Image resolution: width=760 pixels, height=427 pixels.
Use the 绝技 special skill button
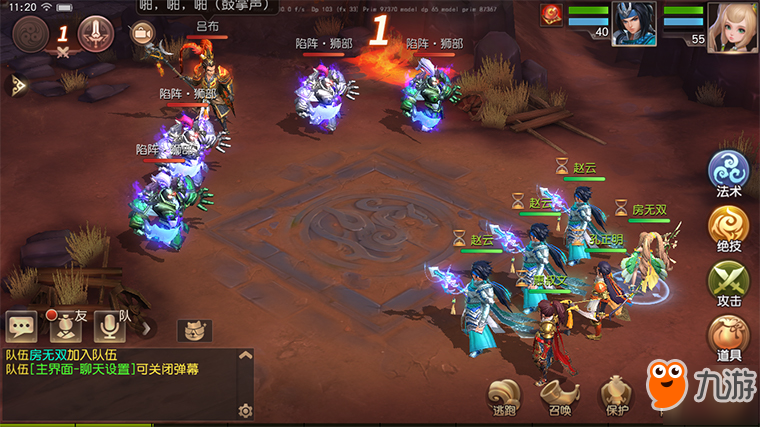728,226
